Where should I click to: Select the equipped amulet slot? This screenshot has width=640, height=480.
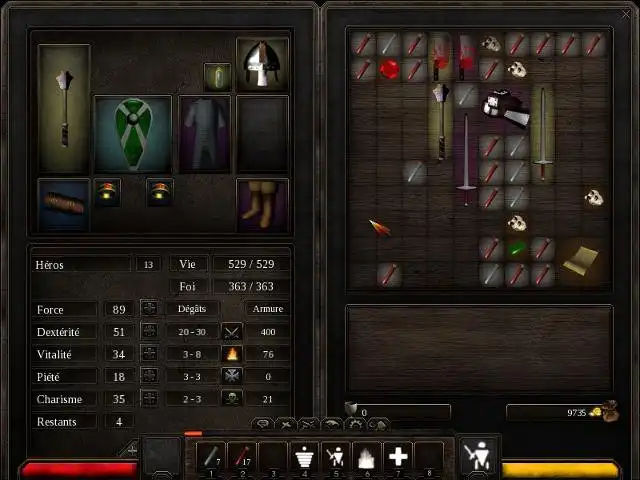[218, 76]
